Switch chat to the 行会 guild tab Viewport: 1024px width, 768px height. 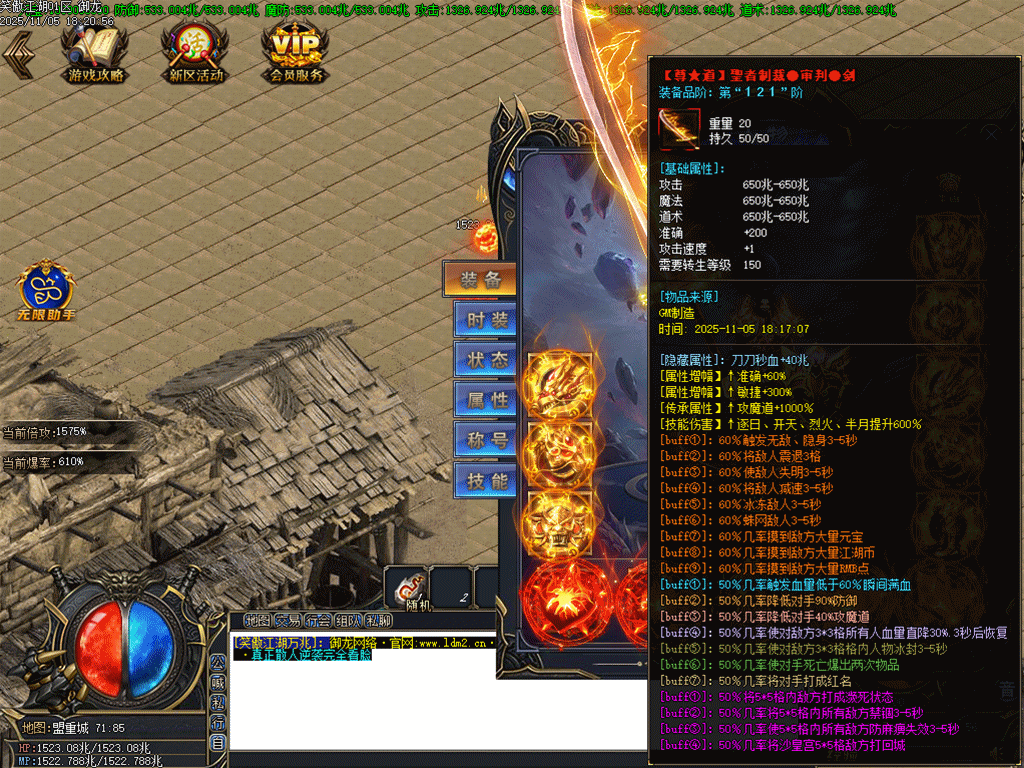pos(318,620)
